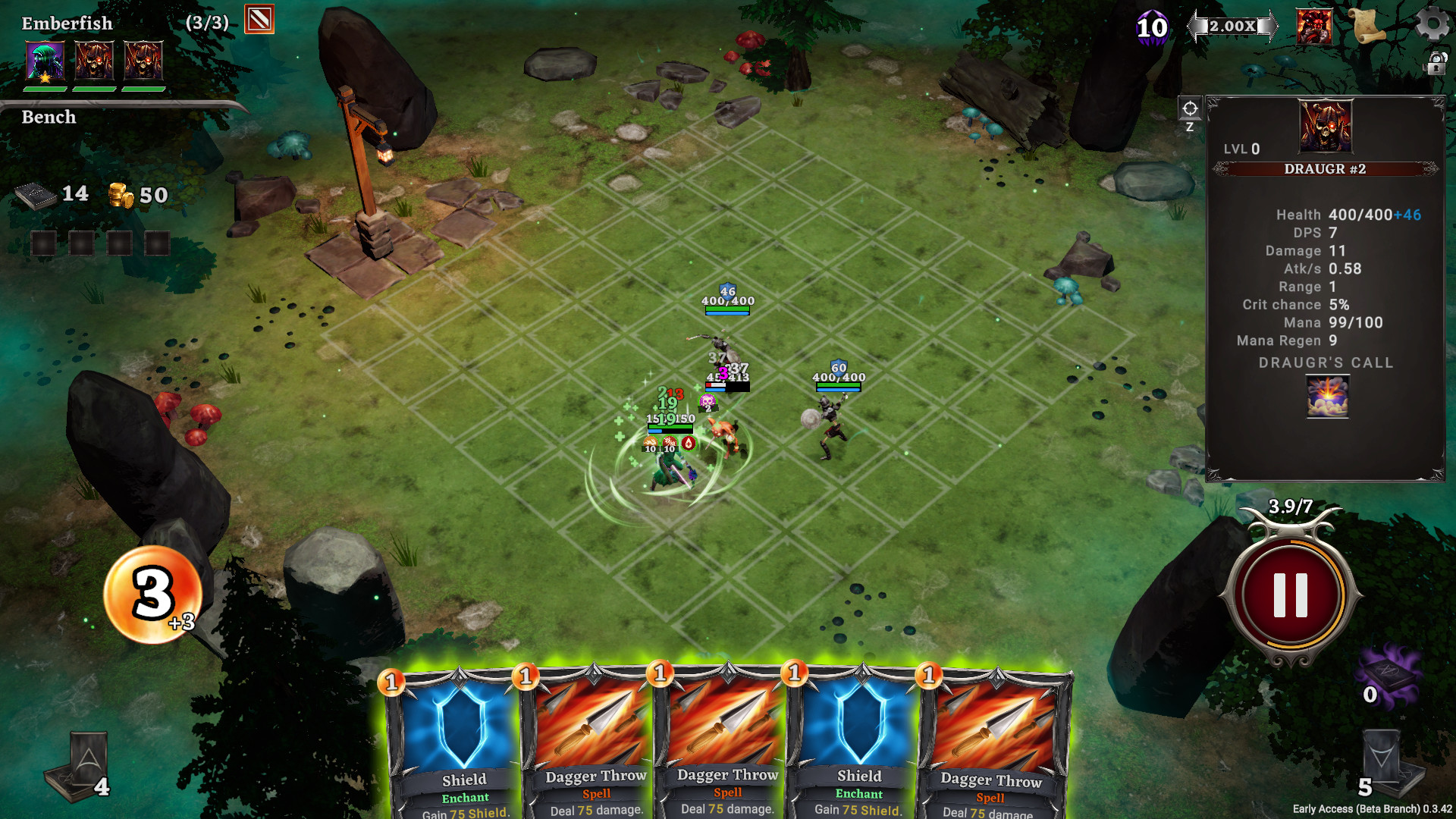Viewport: 1456px width, 819px height.
Task: Pause the battle with the red button
Action: pyautogui.click(x=1290, y=595)
